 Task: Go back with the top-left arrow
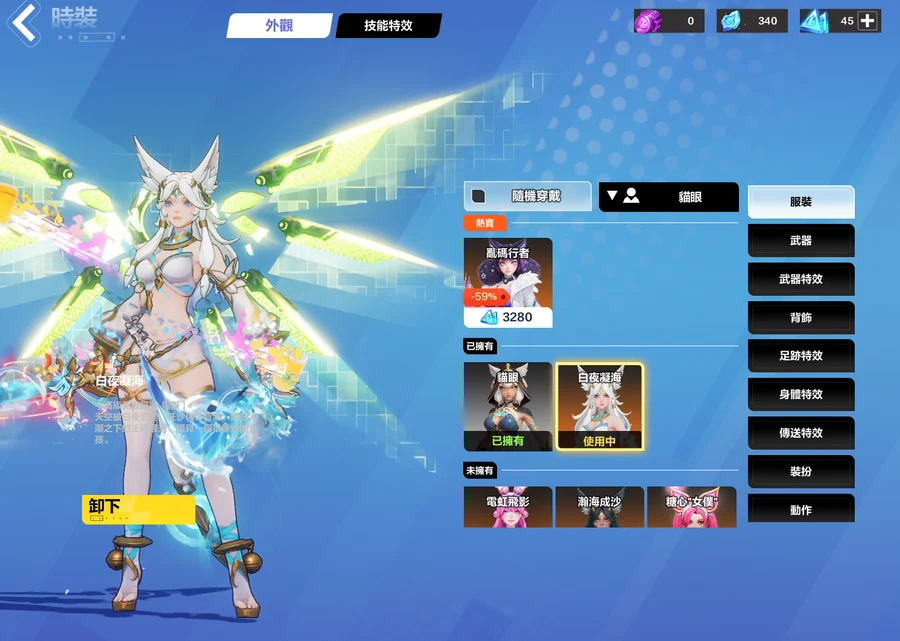(x=24, y=23)
